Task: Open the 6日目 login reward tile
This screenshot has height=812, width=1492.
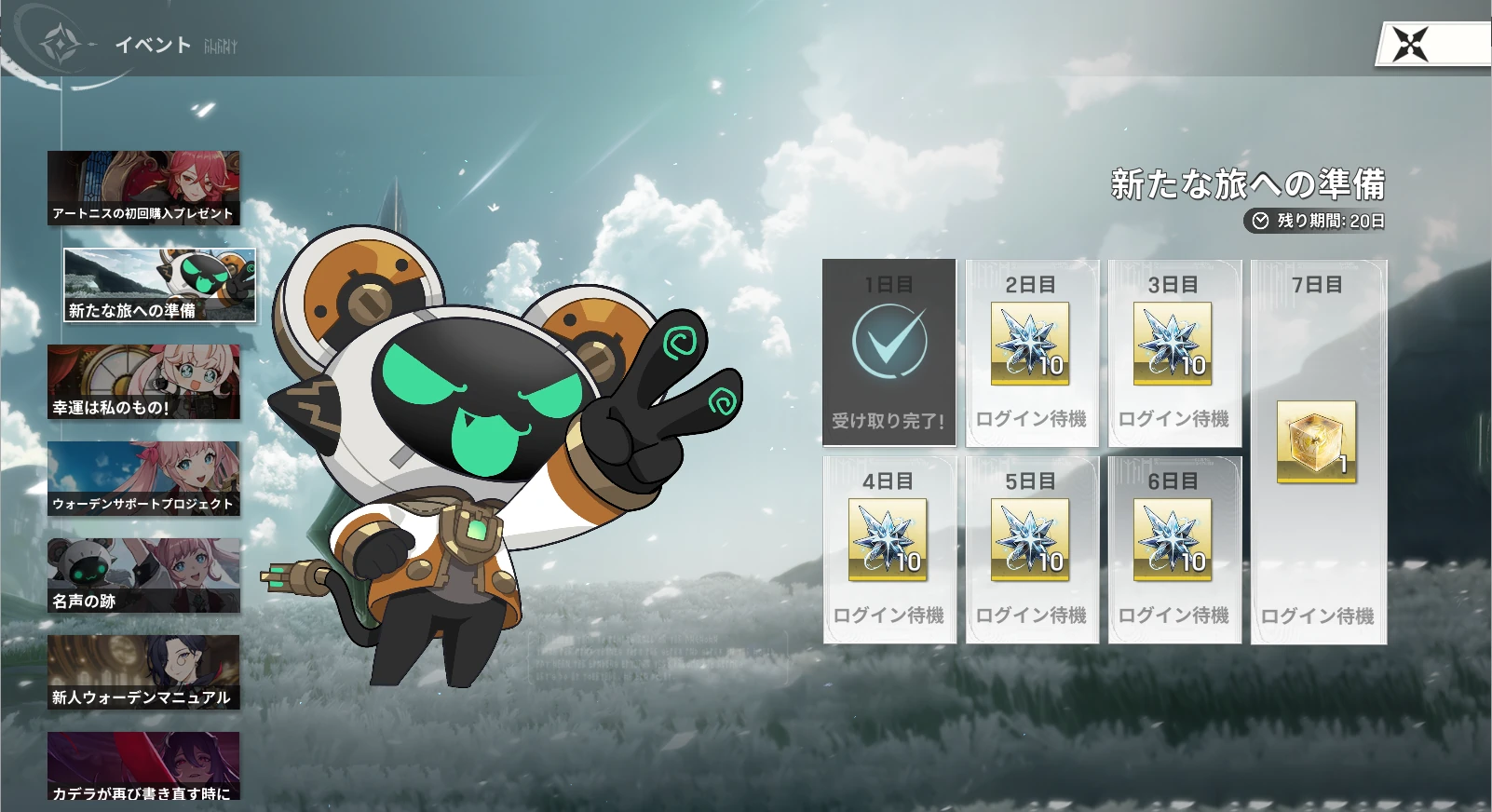Action: coord(1173,549)
